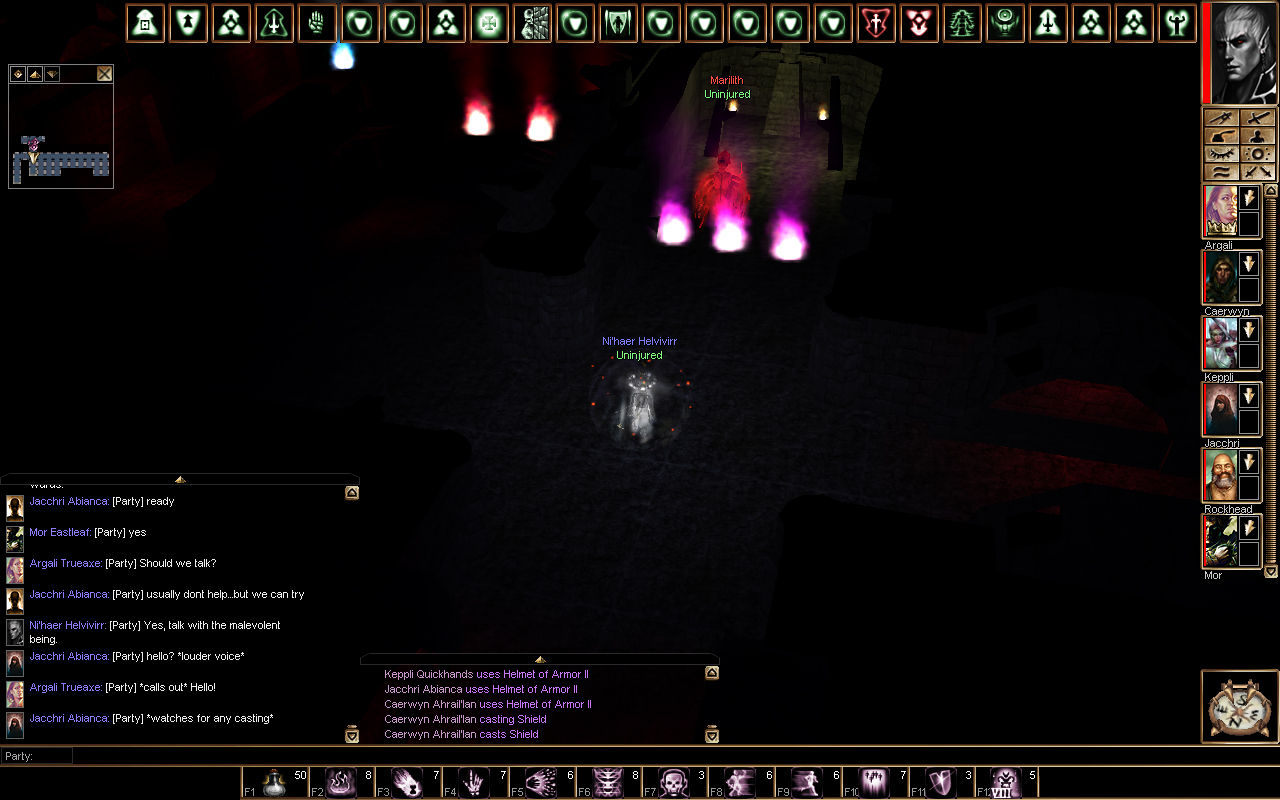Use the F9 running figure quickslot

point(809,783)
